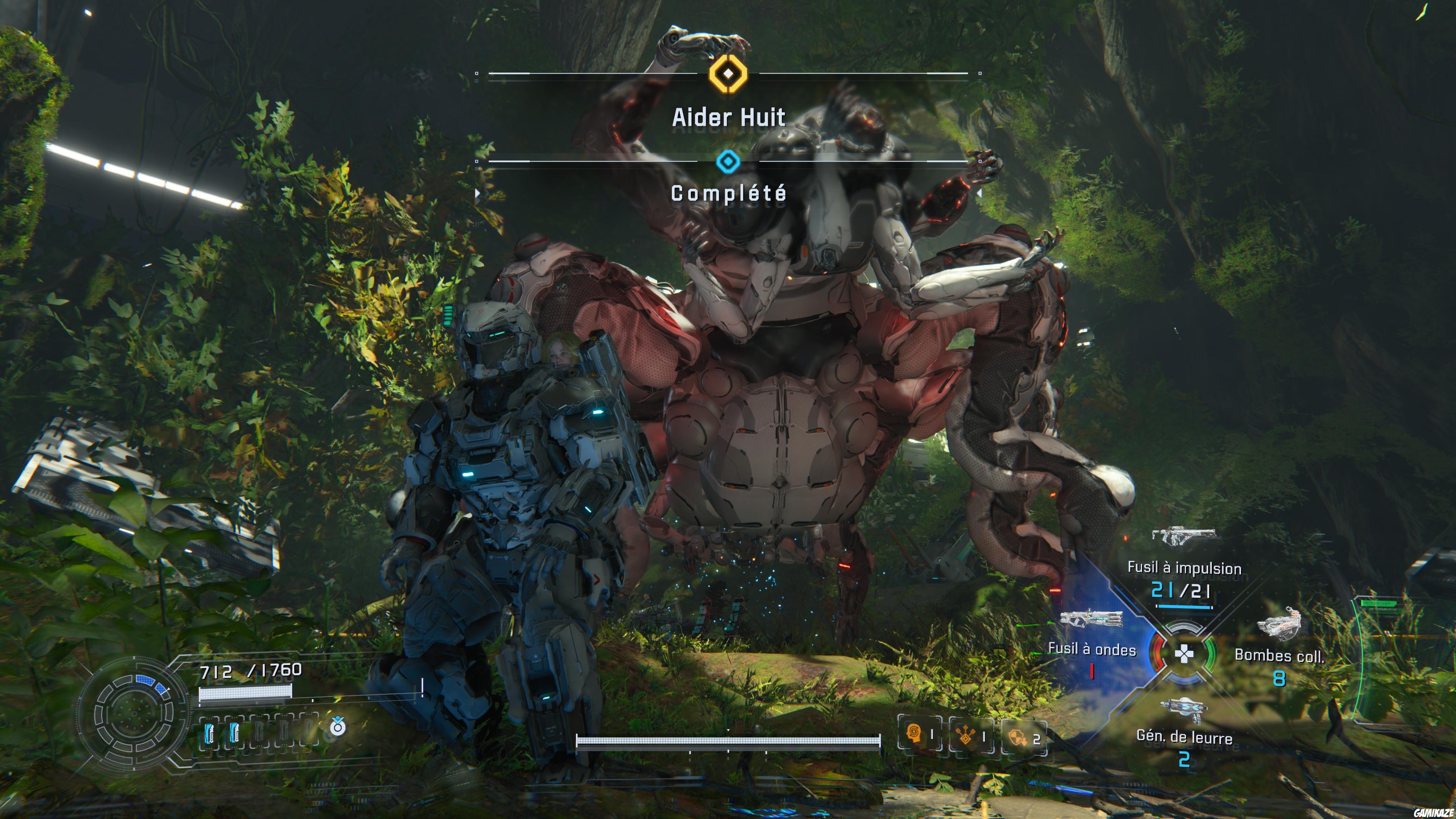Viewport: 1456px width, 819px height.
Task: Click the "Aider Huit" objective banner
Action: click(728, 117)
